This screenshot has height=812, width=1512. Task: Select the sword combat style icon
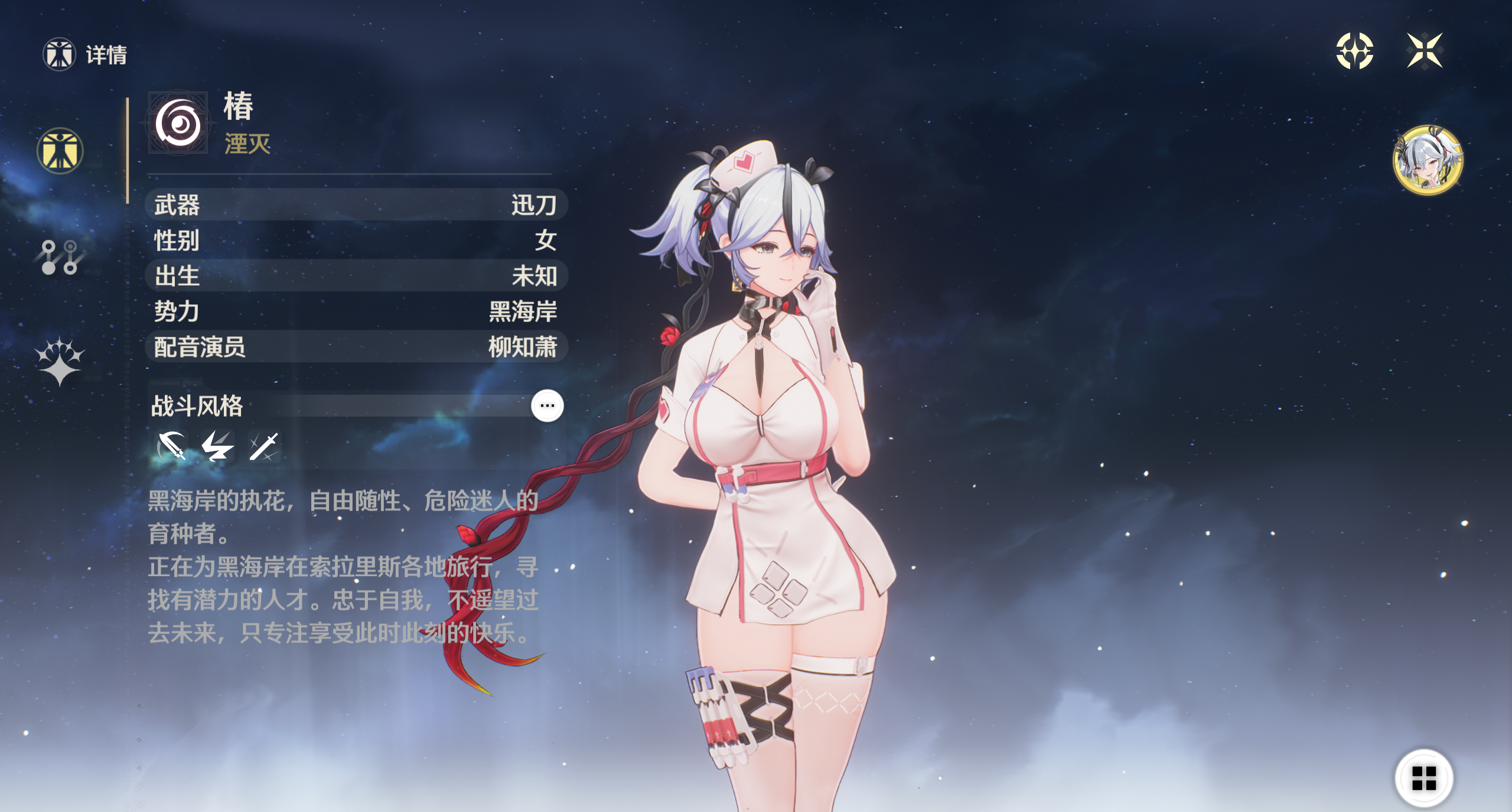click(172, 446)
